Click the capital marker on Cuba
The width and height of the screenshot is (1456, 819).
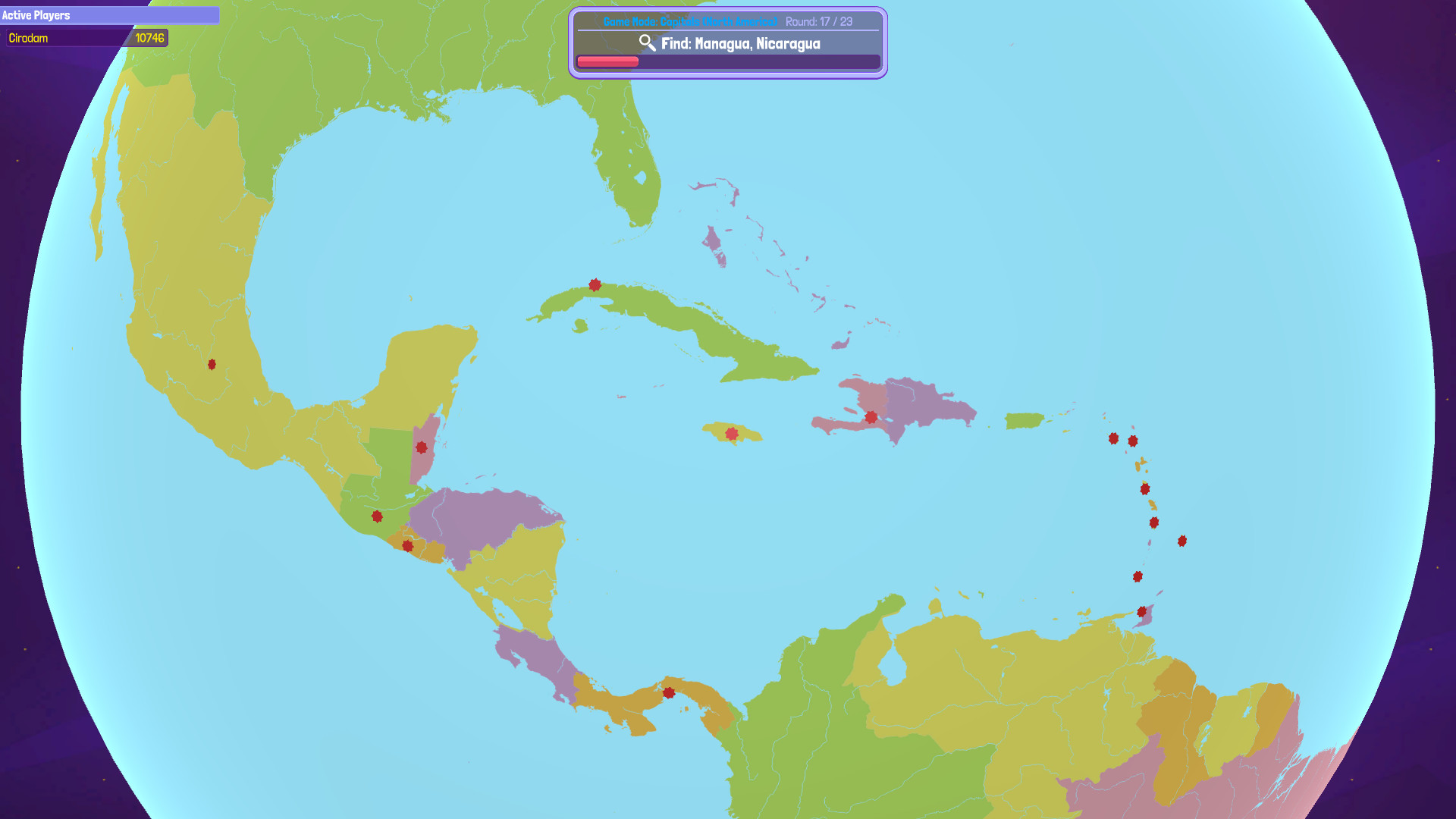tap(595, 284)
